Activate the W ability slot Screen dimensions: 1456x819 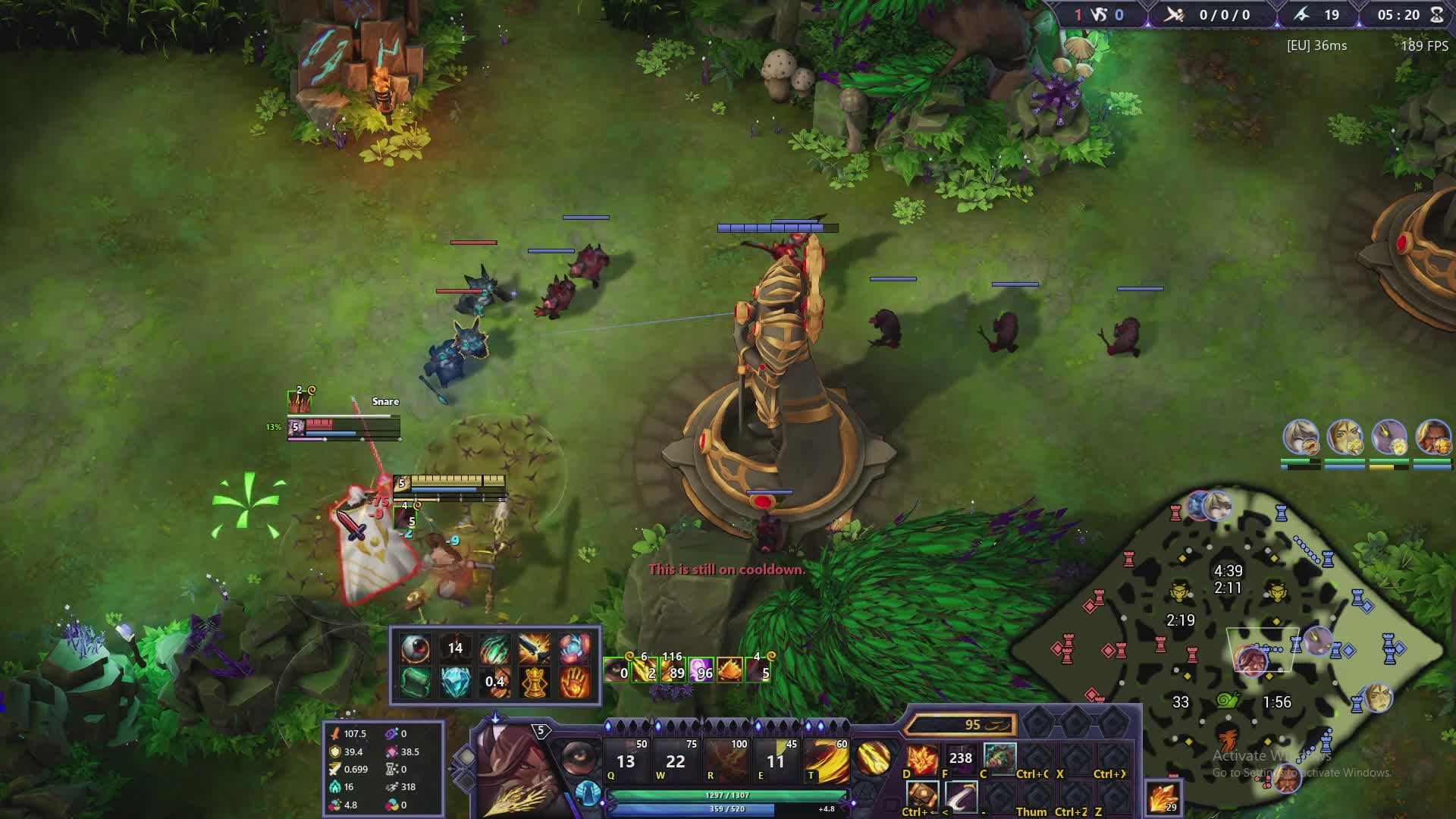pos(675,761)
